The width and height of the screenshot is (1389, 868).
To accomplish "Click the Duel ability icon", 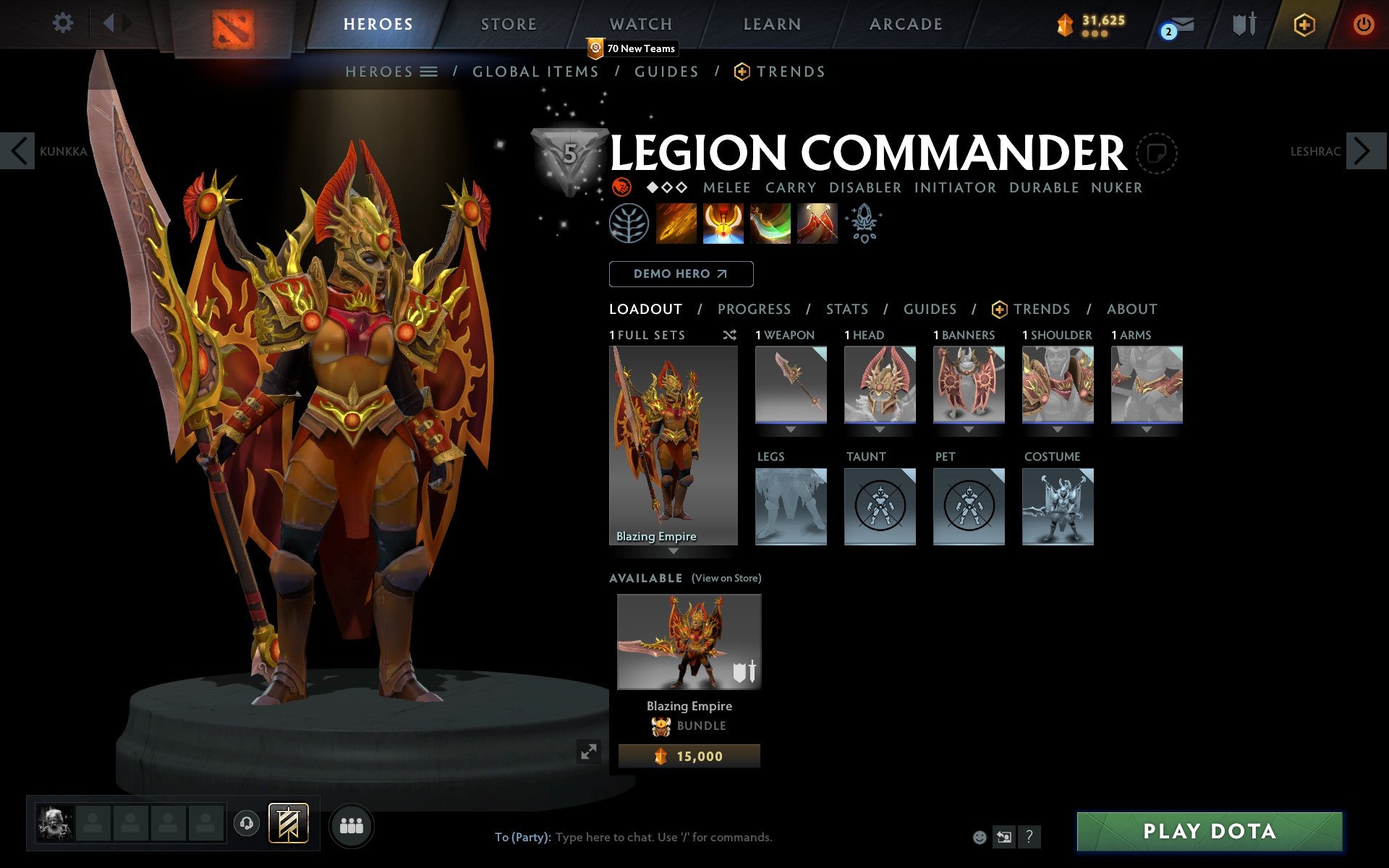I will click(x=816, y=224).
